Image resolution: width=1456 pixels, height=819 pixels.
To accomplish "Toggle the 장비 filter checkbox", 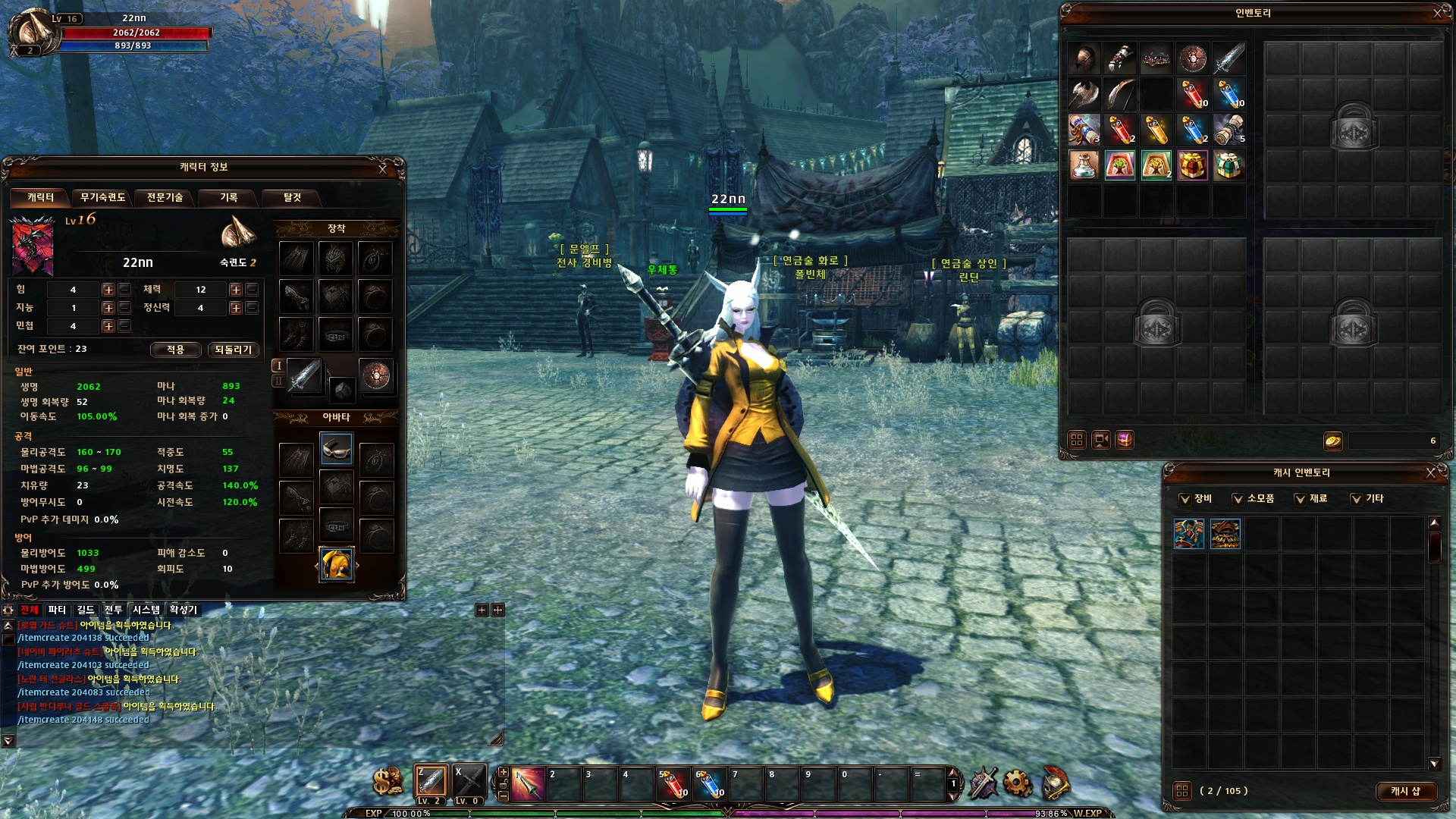I will [1185, 499].
